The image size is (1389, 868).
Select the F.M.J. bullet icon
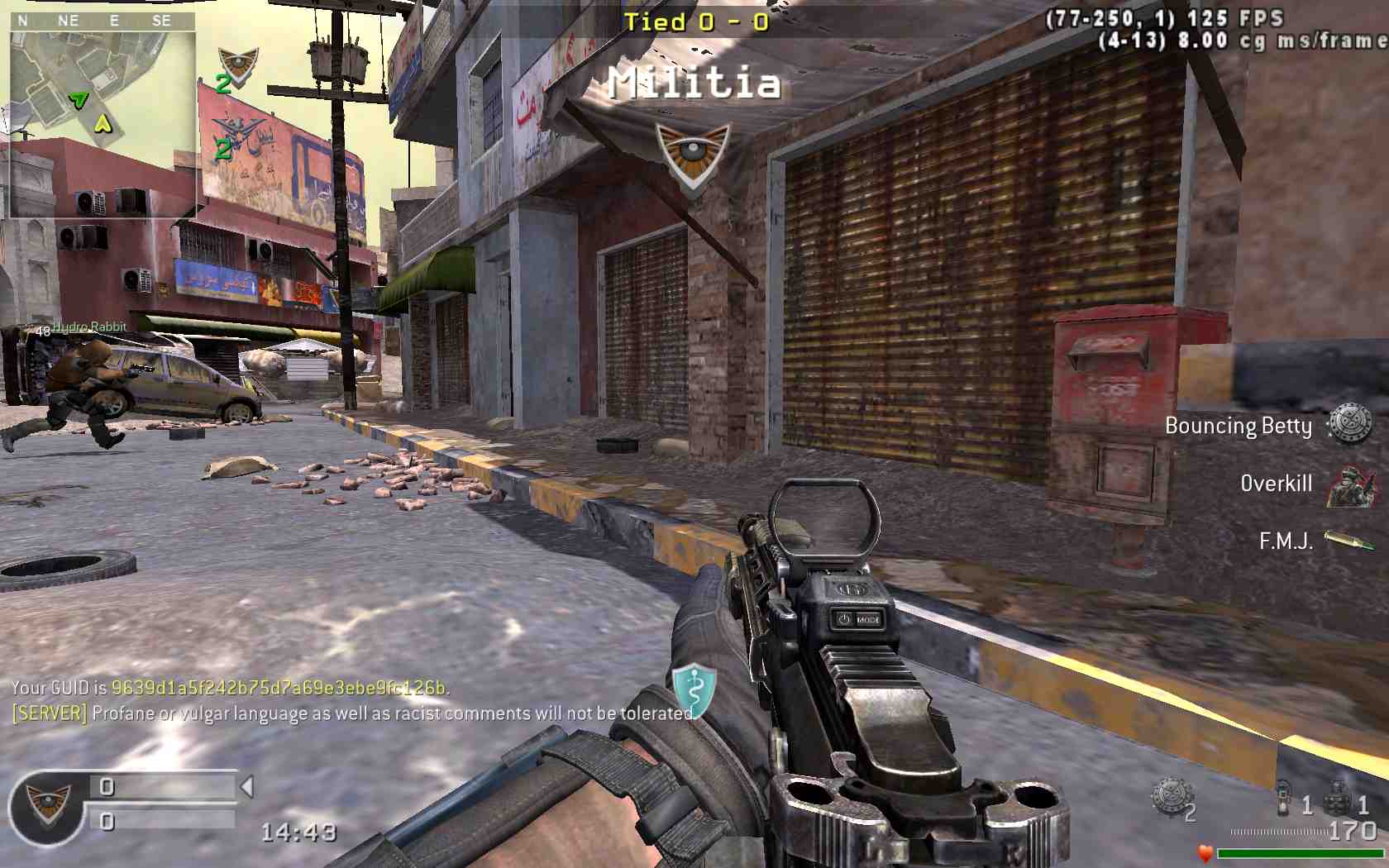click(1348, 541)
